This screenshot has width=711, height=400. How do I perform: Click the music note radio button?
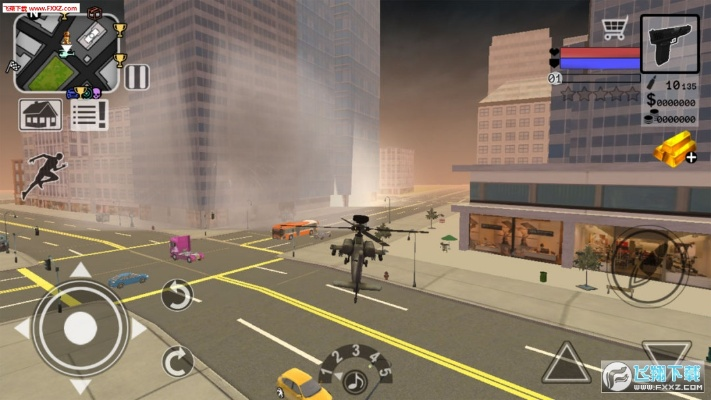coord(354,381)
